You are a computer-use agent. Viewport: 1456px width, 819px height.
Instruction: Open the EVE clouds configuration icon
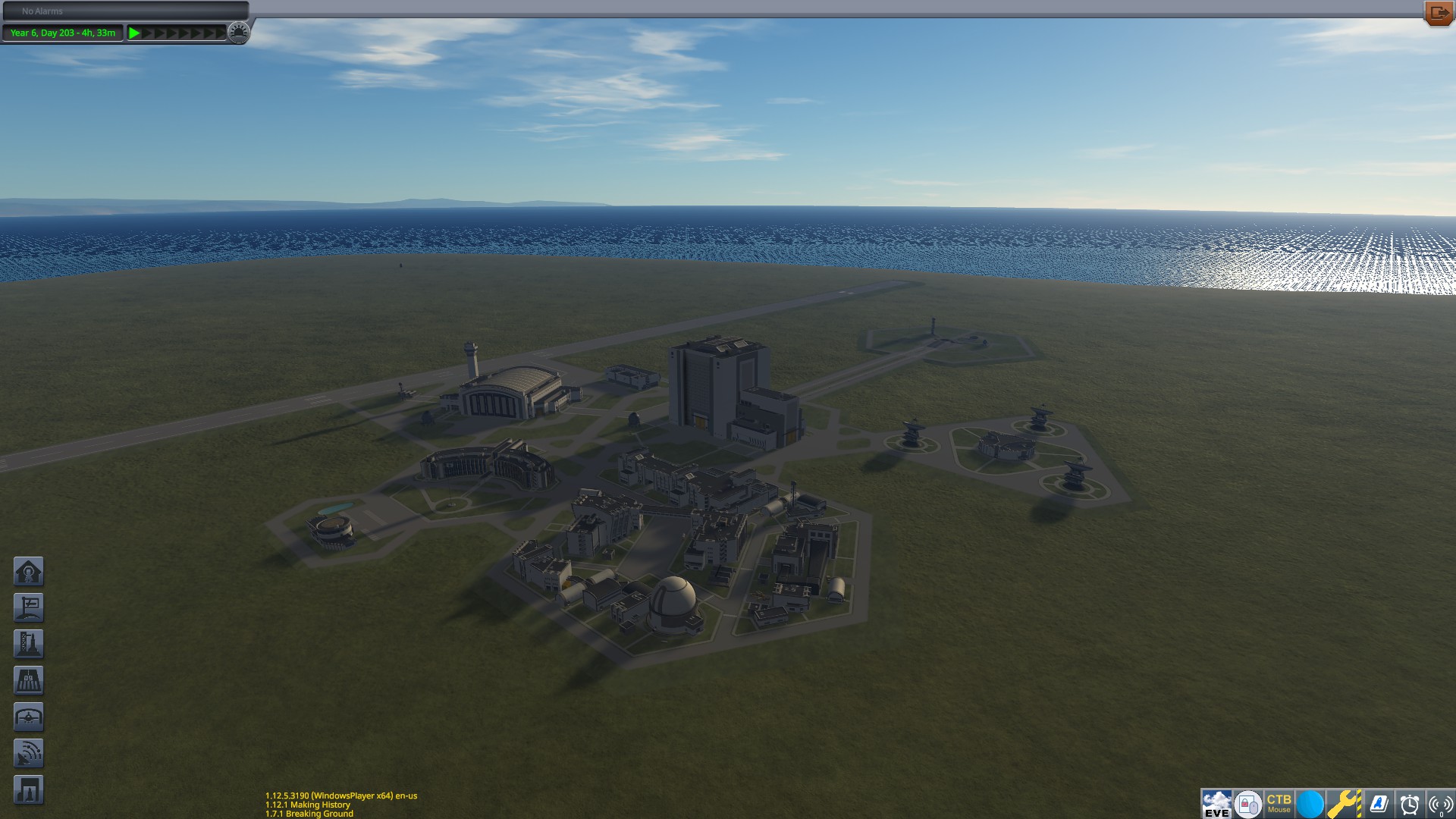1216,802
